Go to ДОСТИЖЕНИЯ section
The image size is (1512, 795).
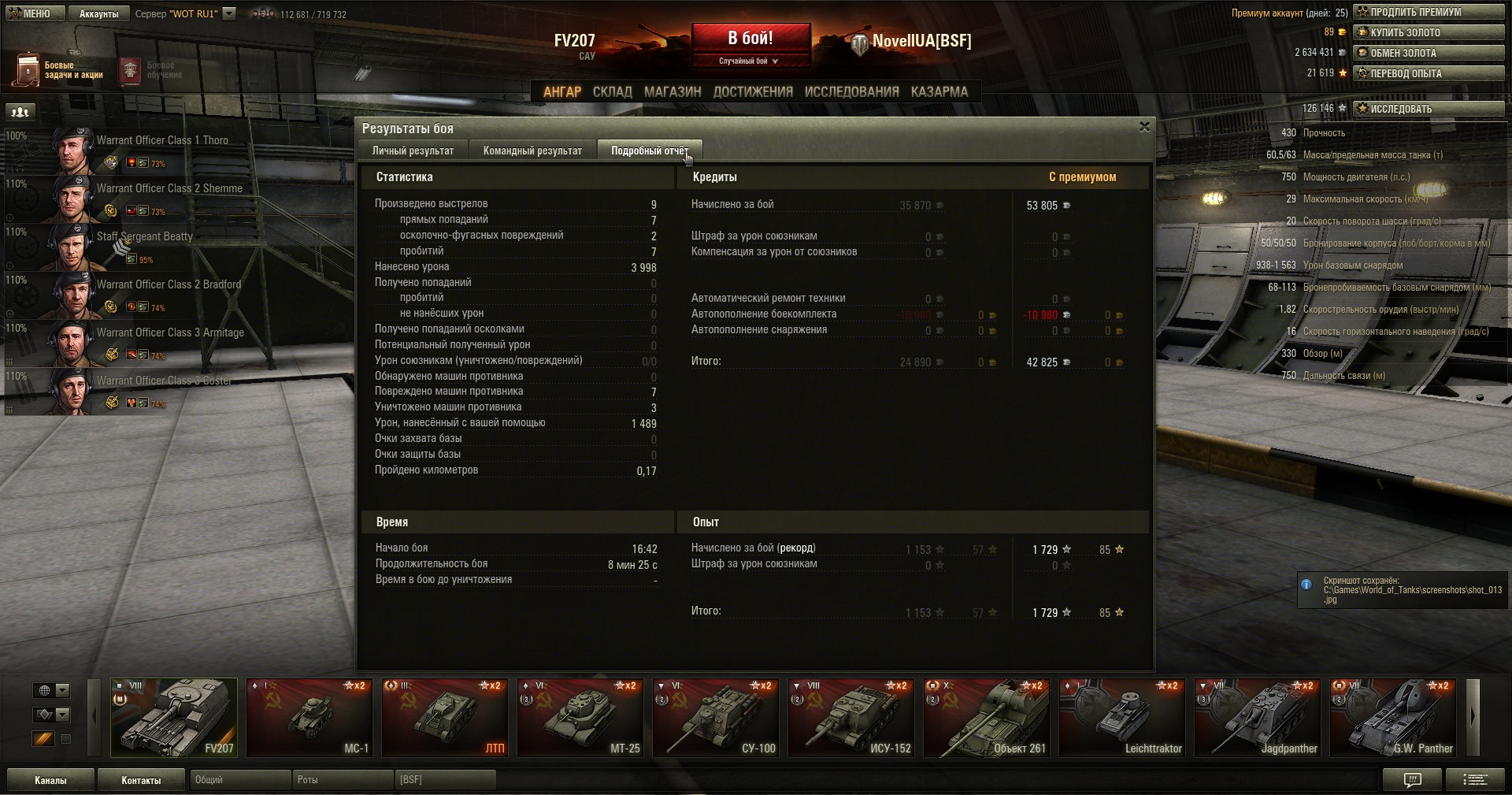[x=753, y=91]
